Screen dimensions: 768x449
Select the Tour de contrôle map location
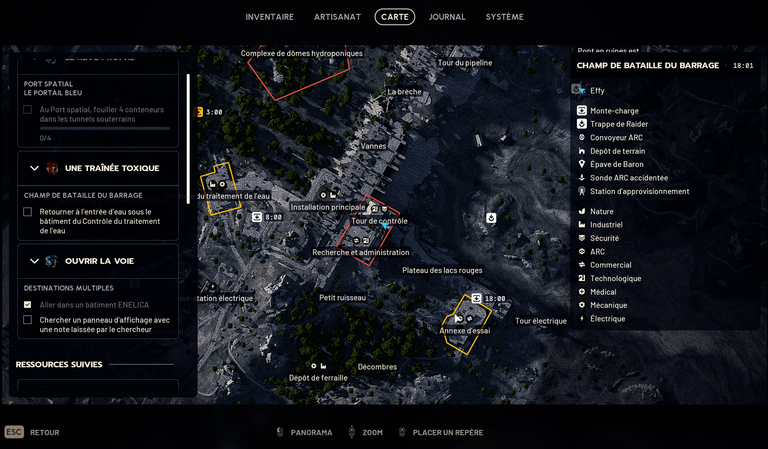click(x=379, y=221)
